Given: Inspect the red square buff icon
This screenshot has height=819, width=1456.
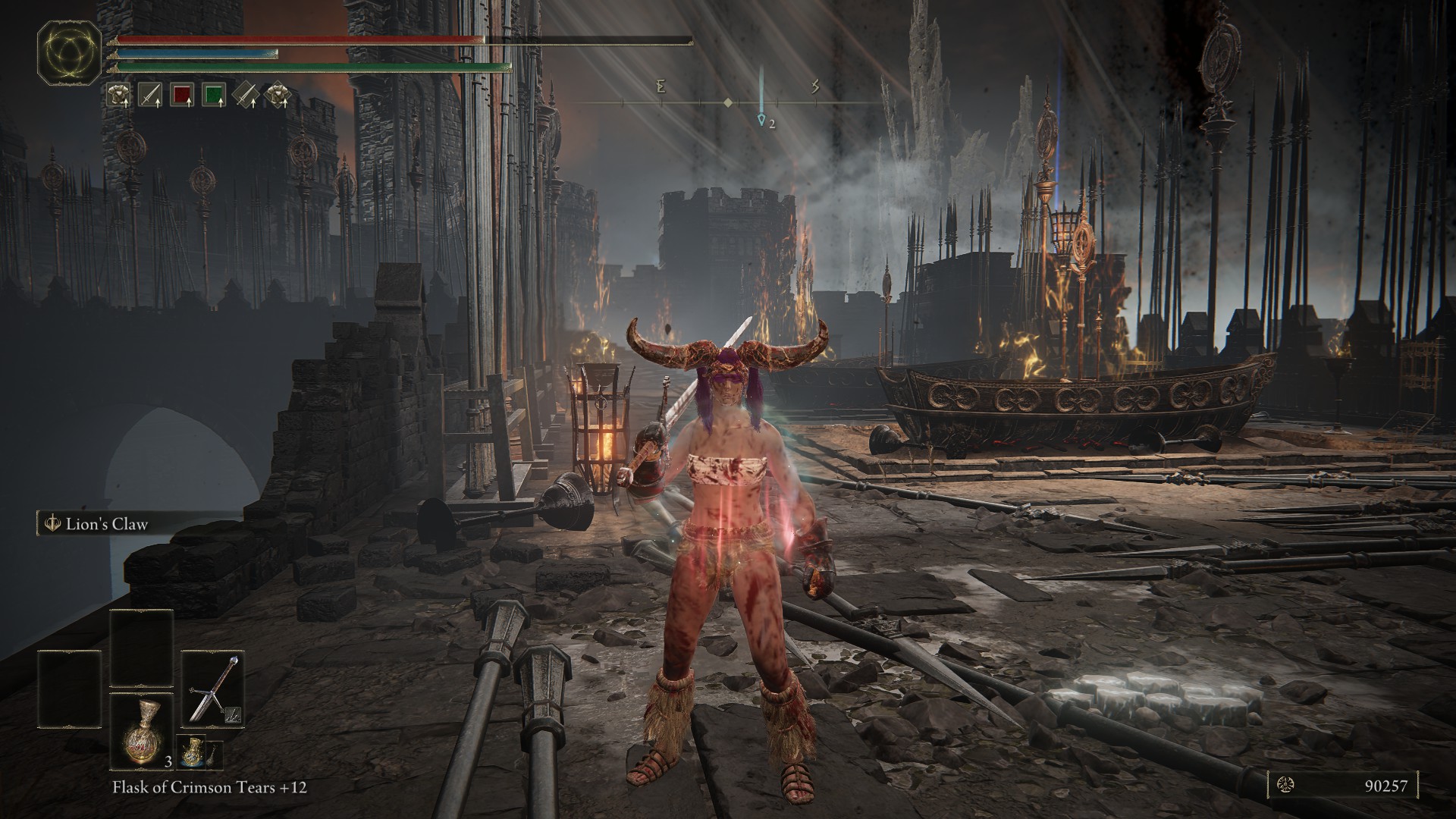Looking at the screenshot, I should 182,94.
